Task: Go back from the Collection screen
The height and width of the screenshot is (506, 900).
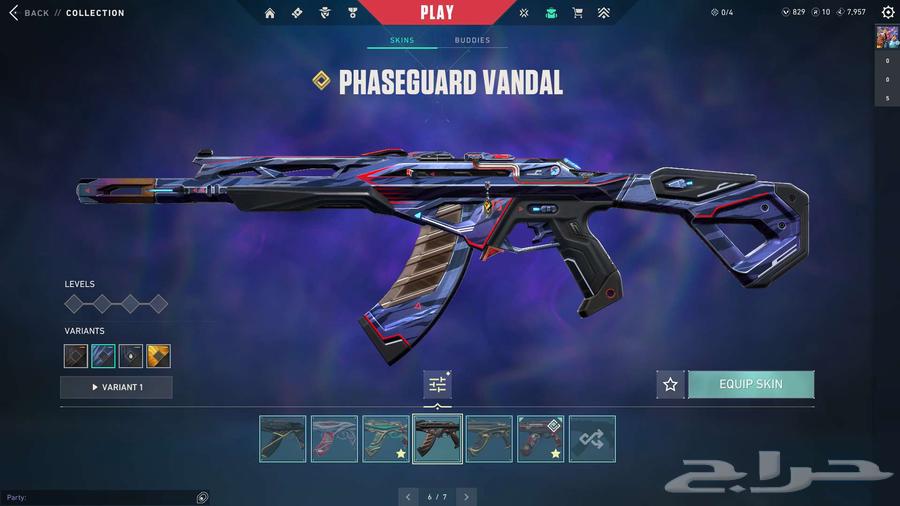Action: (30, 13)
